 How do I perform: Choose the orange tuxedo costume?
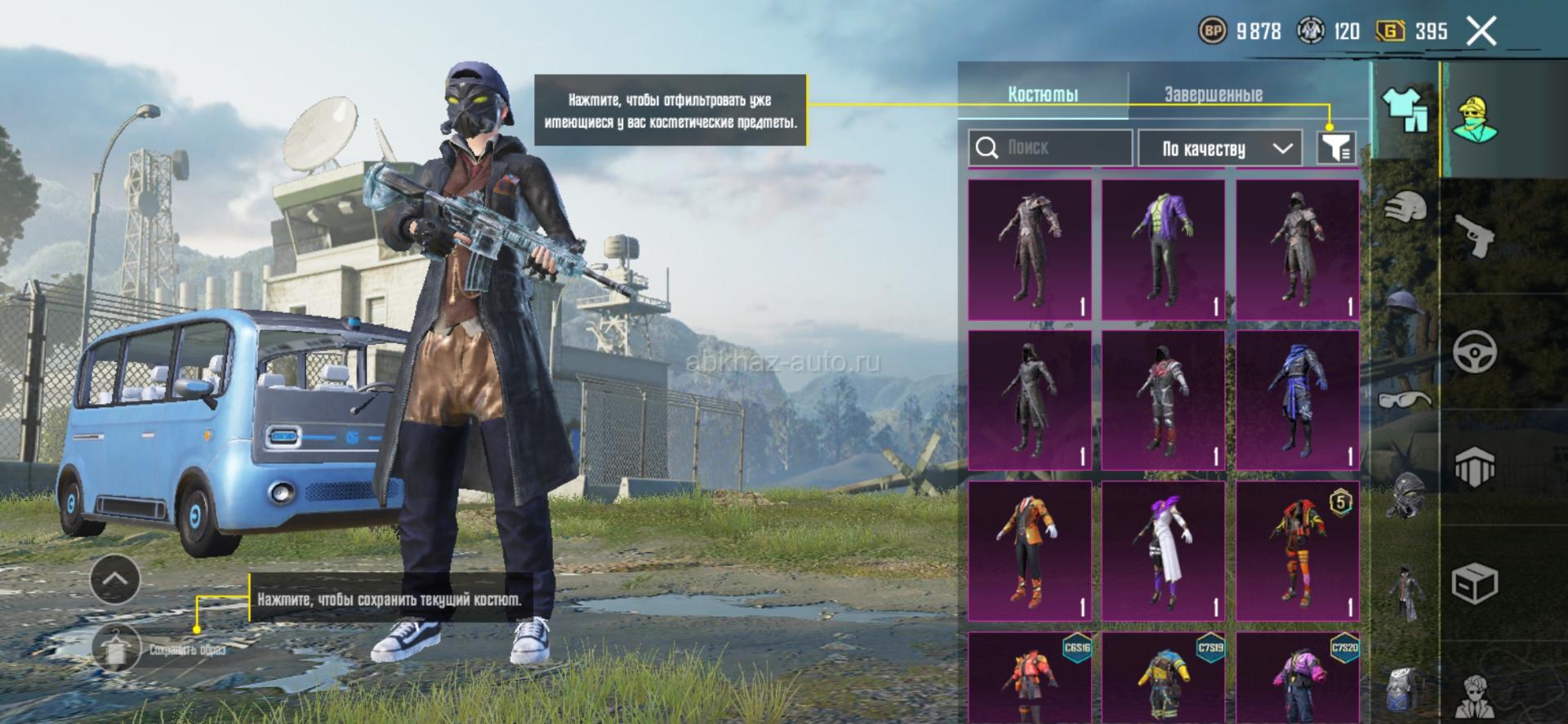[1029, 551]
